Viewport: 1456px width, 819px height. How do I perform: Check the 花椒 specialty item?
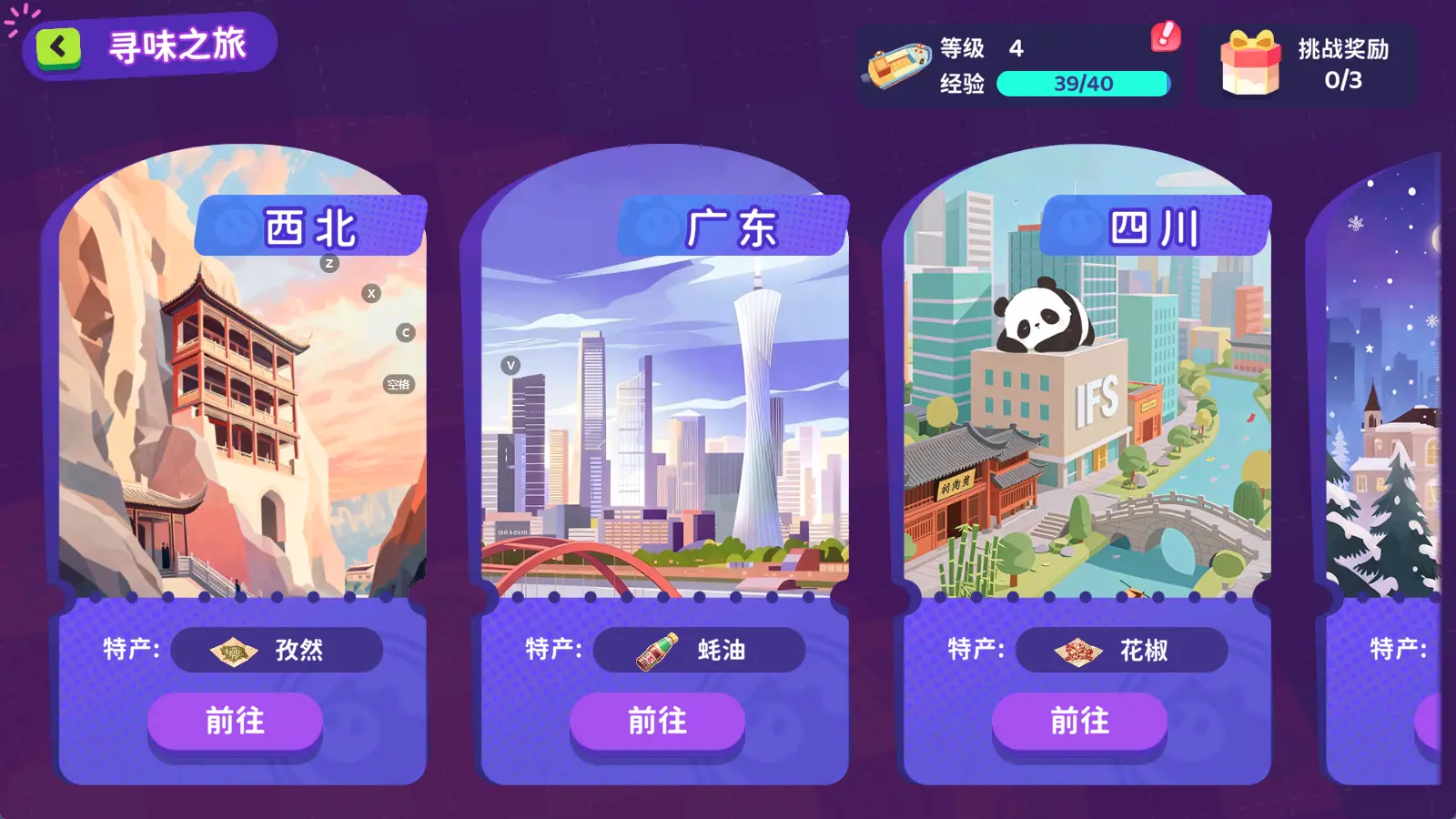1121,650
